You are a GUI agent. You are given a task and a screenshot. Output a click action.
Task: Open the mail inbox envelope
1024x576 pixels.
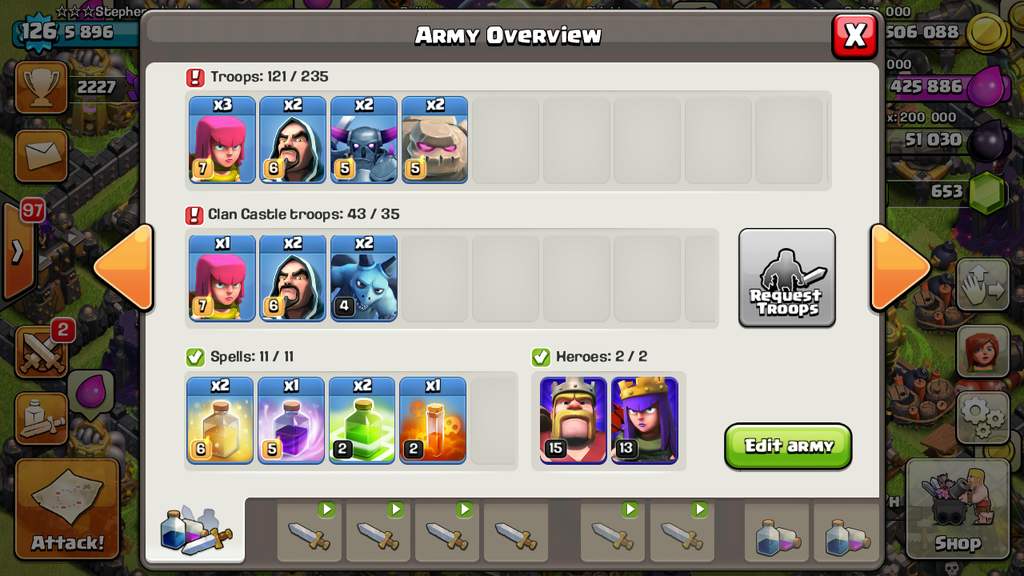click(x=41, y=155)
